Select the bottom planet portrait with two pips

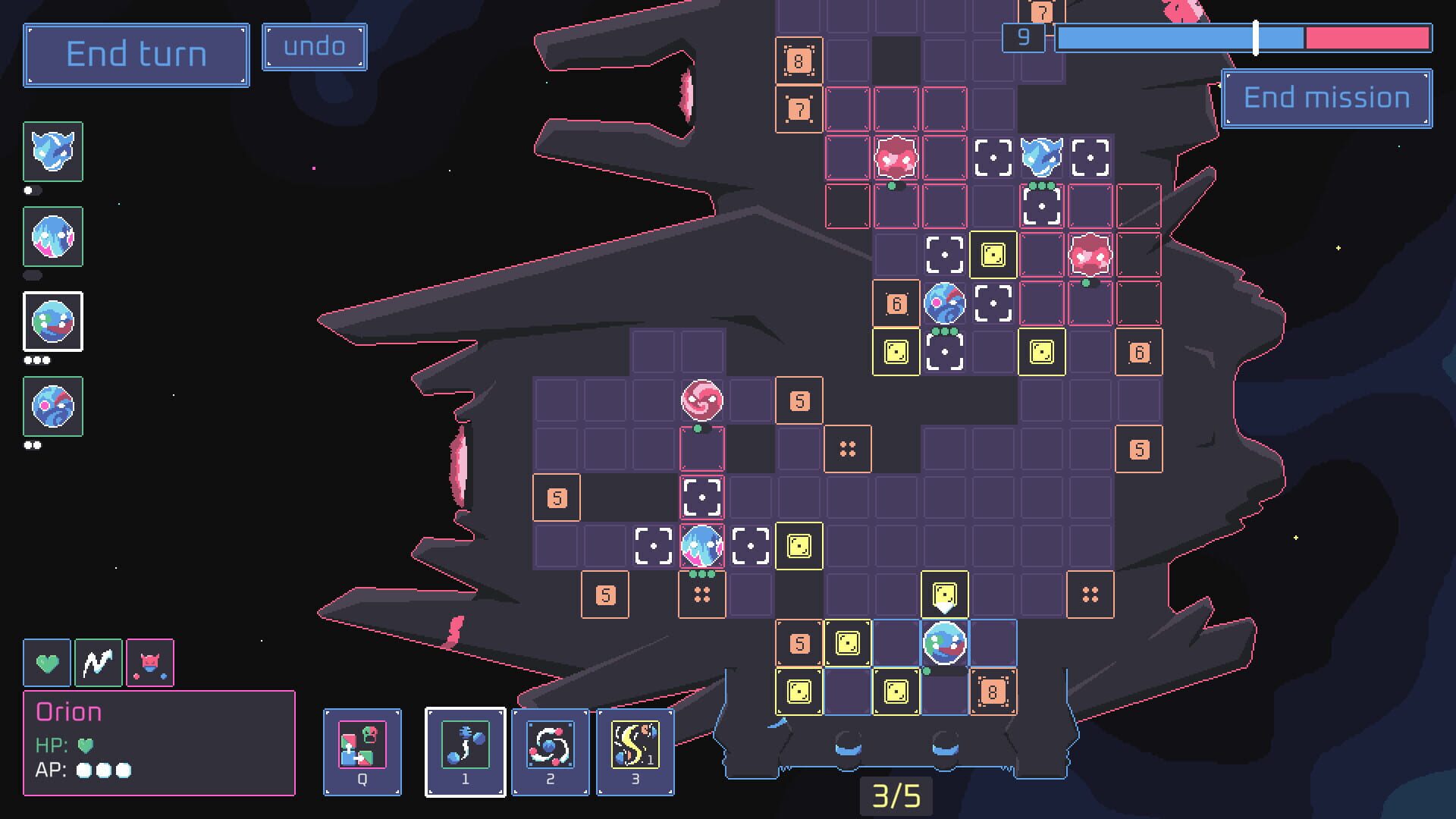(52, 407)
